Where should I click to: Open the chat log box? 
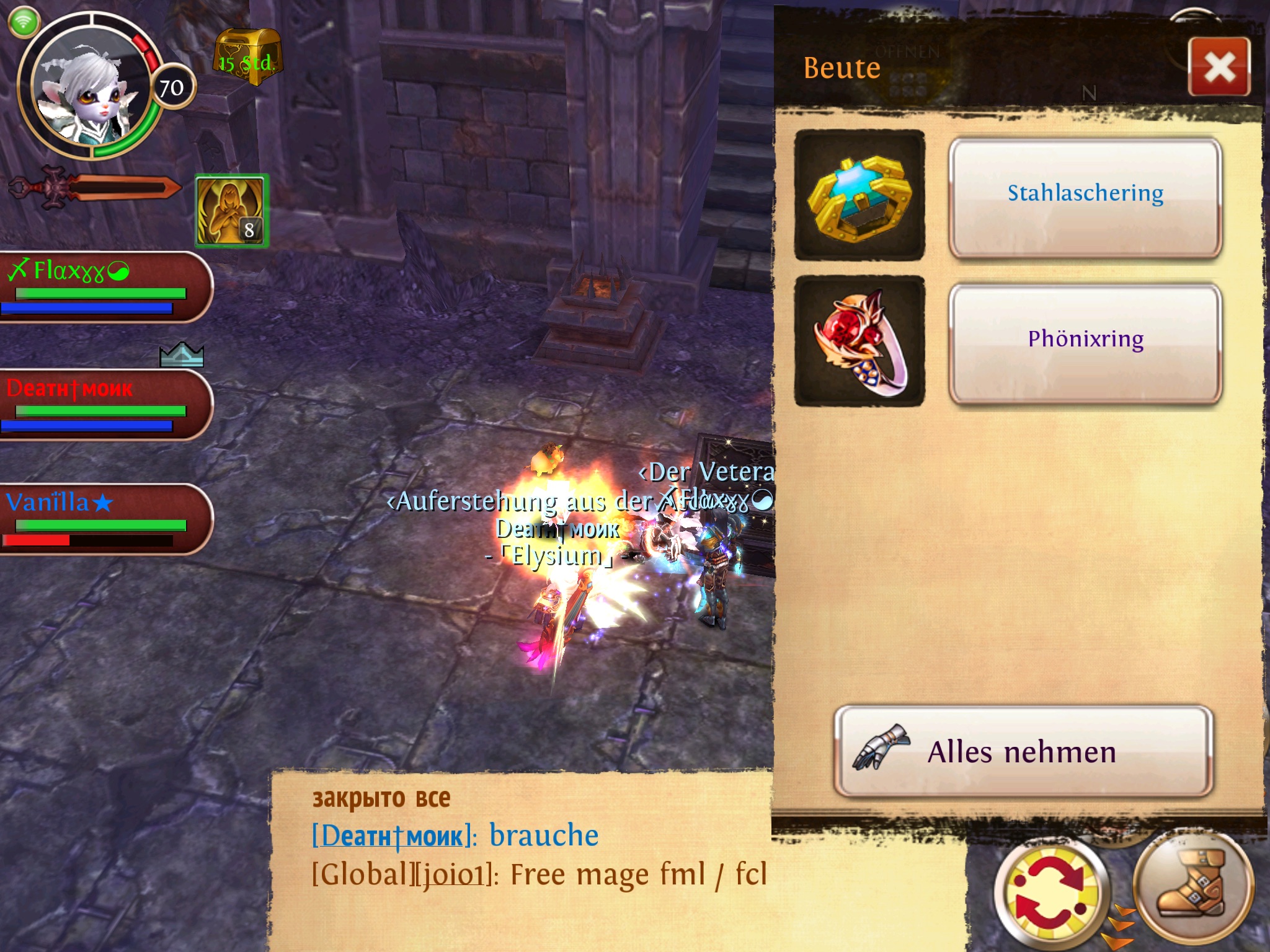[521, 862]
